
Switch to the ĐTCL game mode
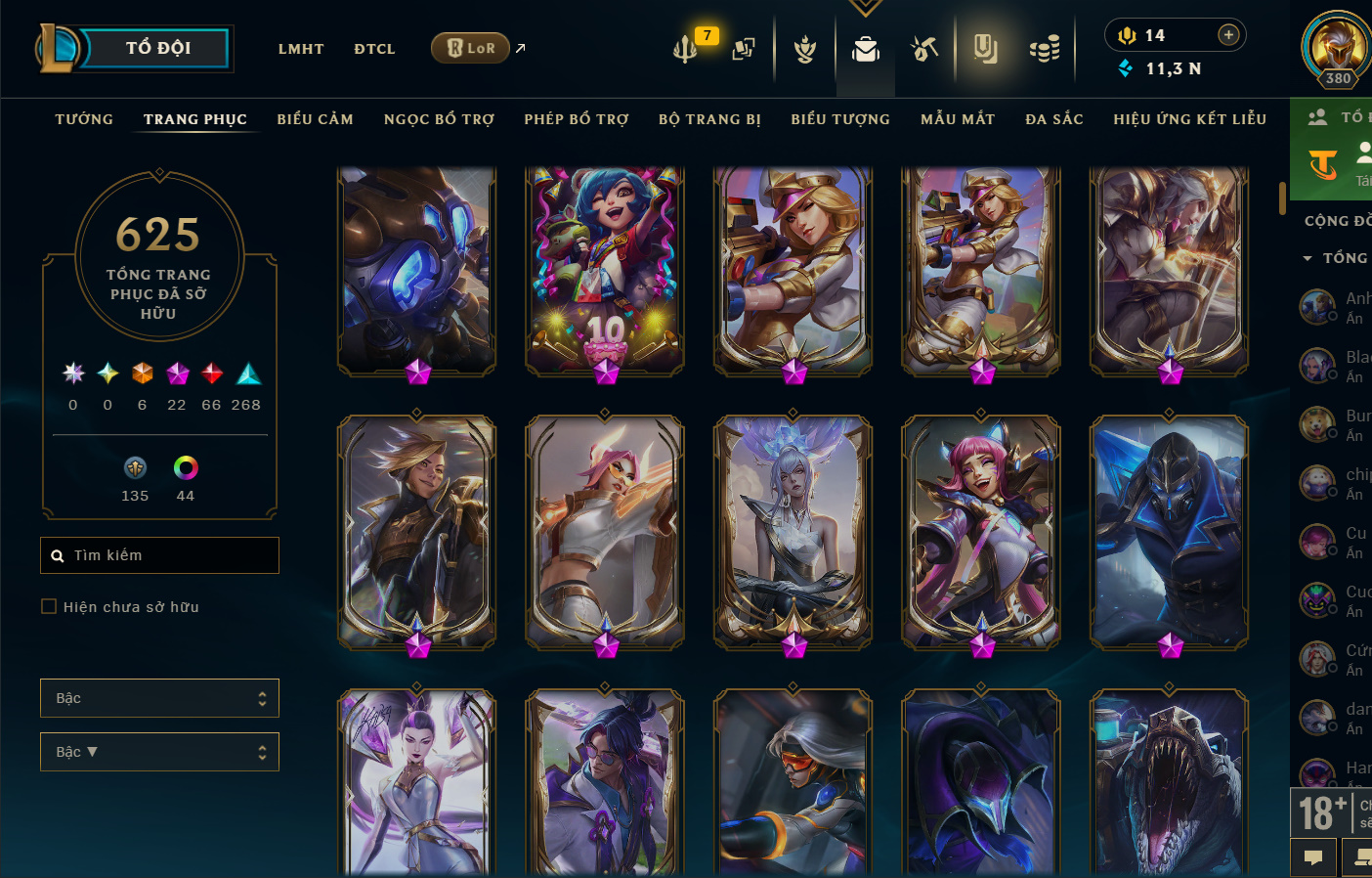(374, 49)
